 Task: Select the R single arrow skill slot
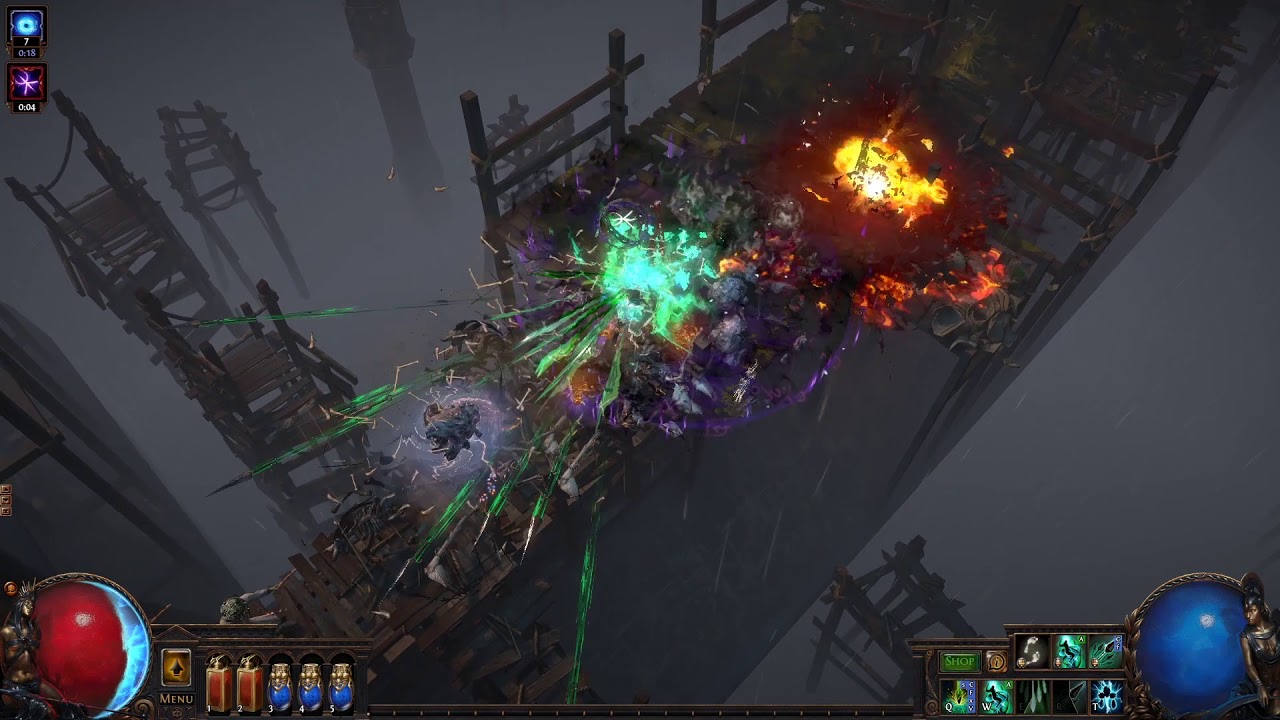(1069, 696)
